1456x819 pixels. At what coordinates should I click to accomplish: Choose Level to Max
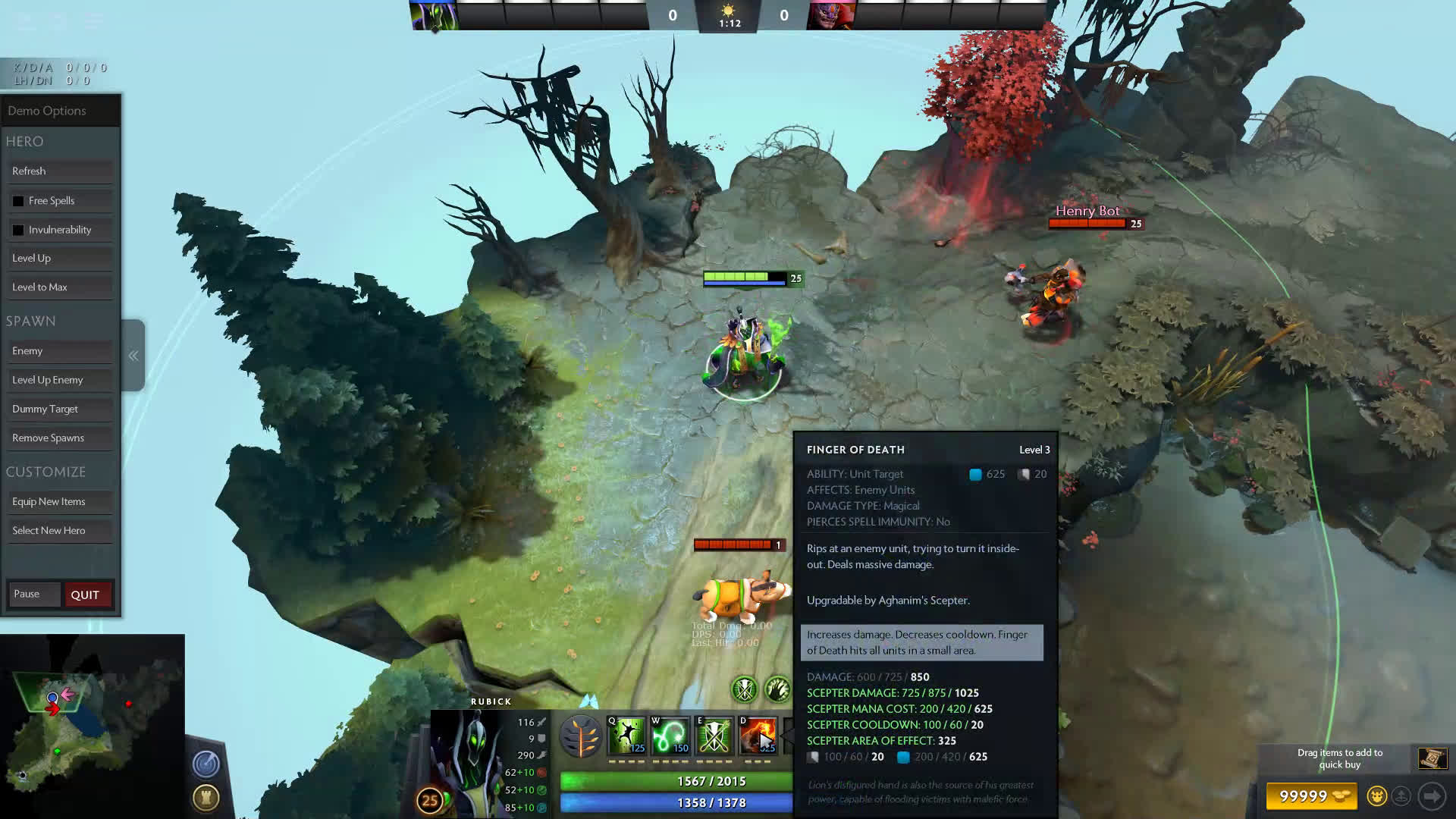pos(61,287)
